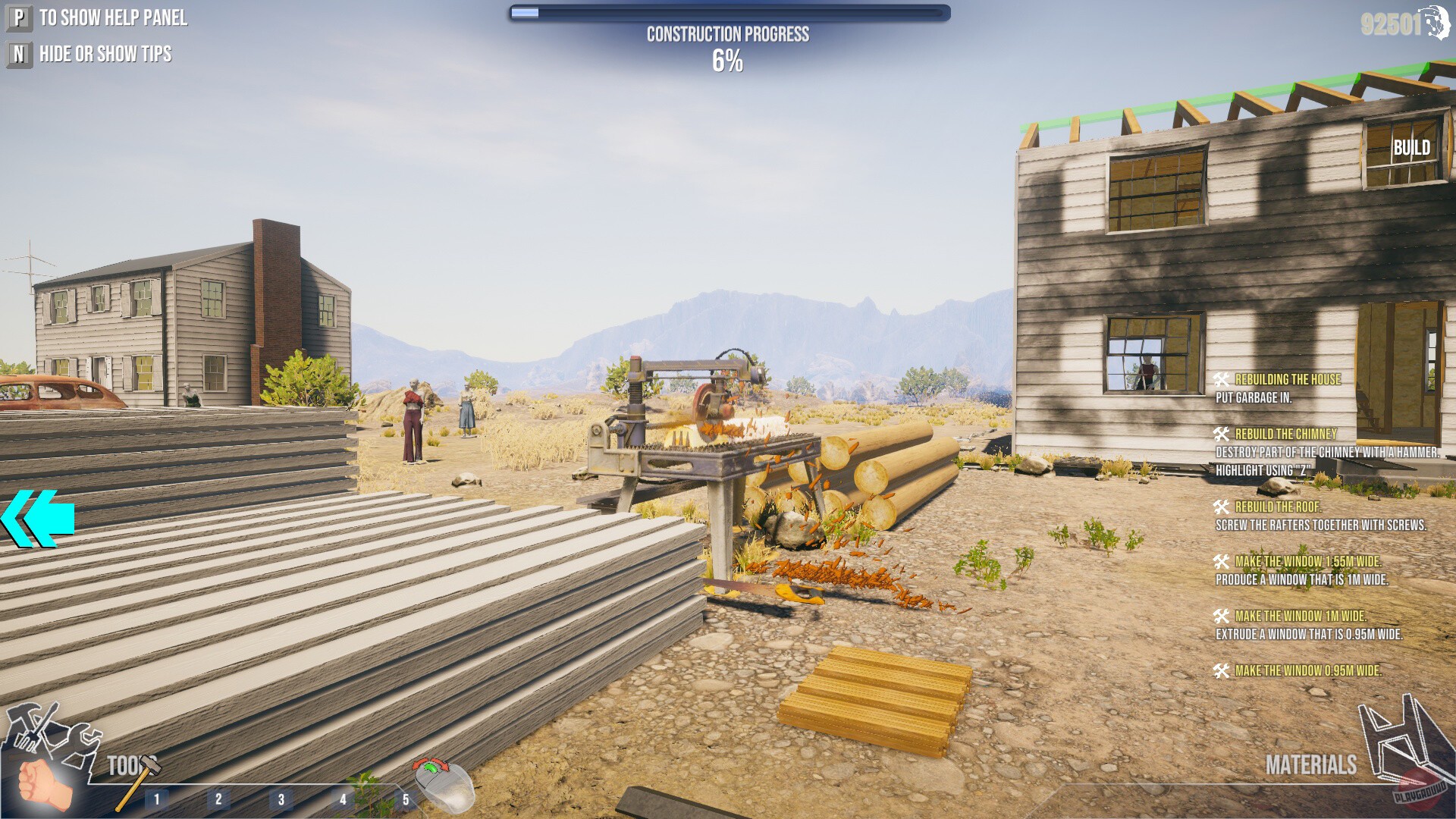Click the Construction Progress bar
The image size is (1456, 819).
click(728, 12)
